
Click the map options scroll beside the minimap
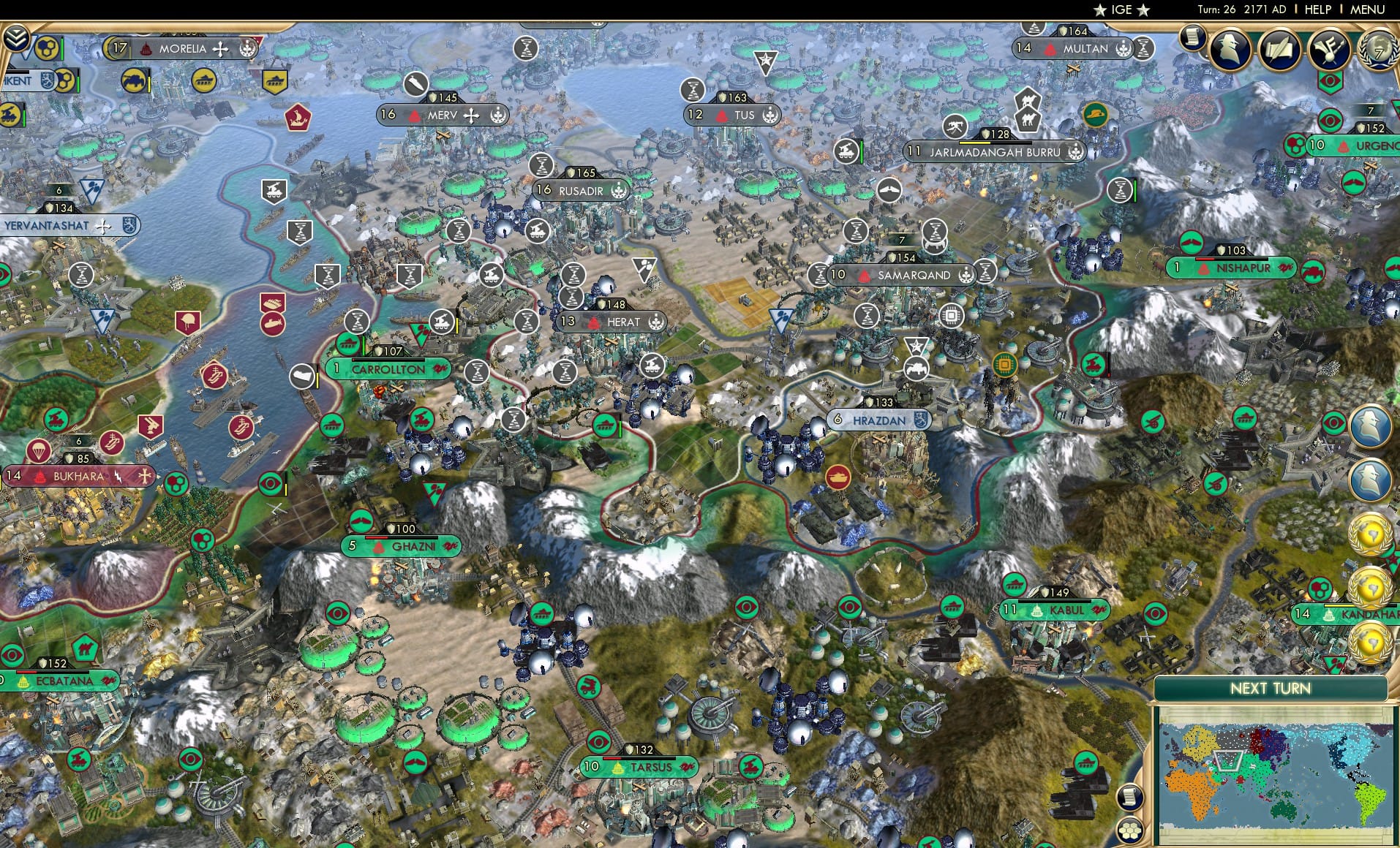pyautogui.click(x=1130, y=798)
